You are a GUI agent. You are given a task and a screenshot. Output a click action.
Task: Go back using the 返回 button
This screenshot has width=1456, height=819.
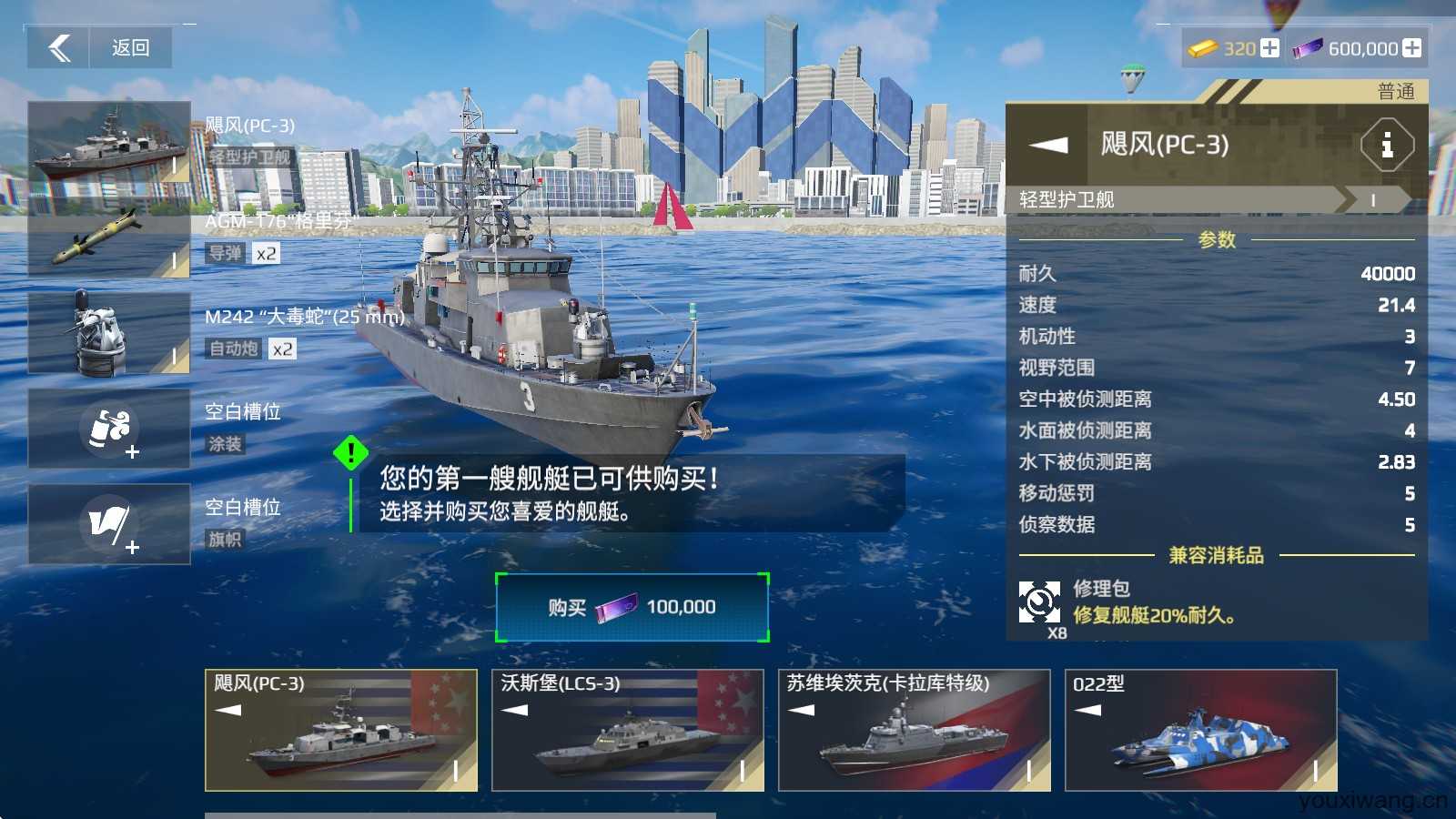click(100, 47)
